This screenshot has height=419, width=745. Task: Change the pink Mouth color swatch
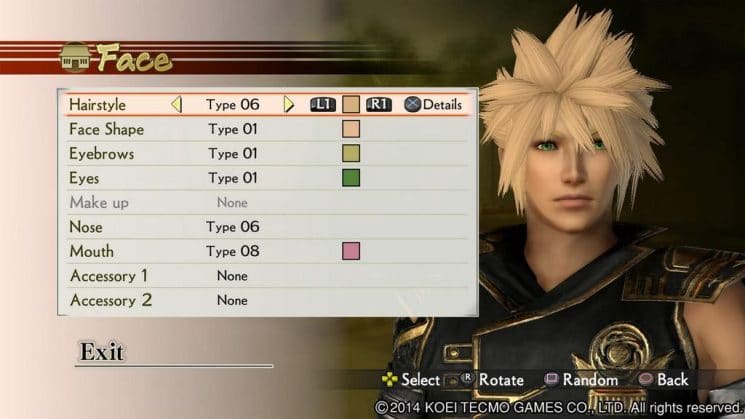pyautogui.click(x=351, y=251)
